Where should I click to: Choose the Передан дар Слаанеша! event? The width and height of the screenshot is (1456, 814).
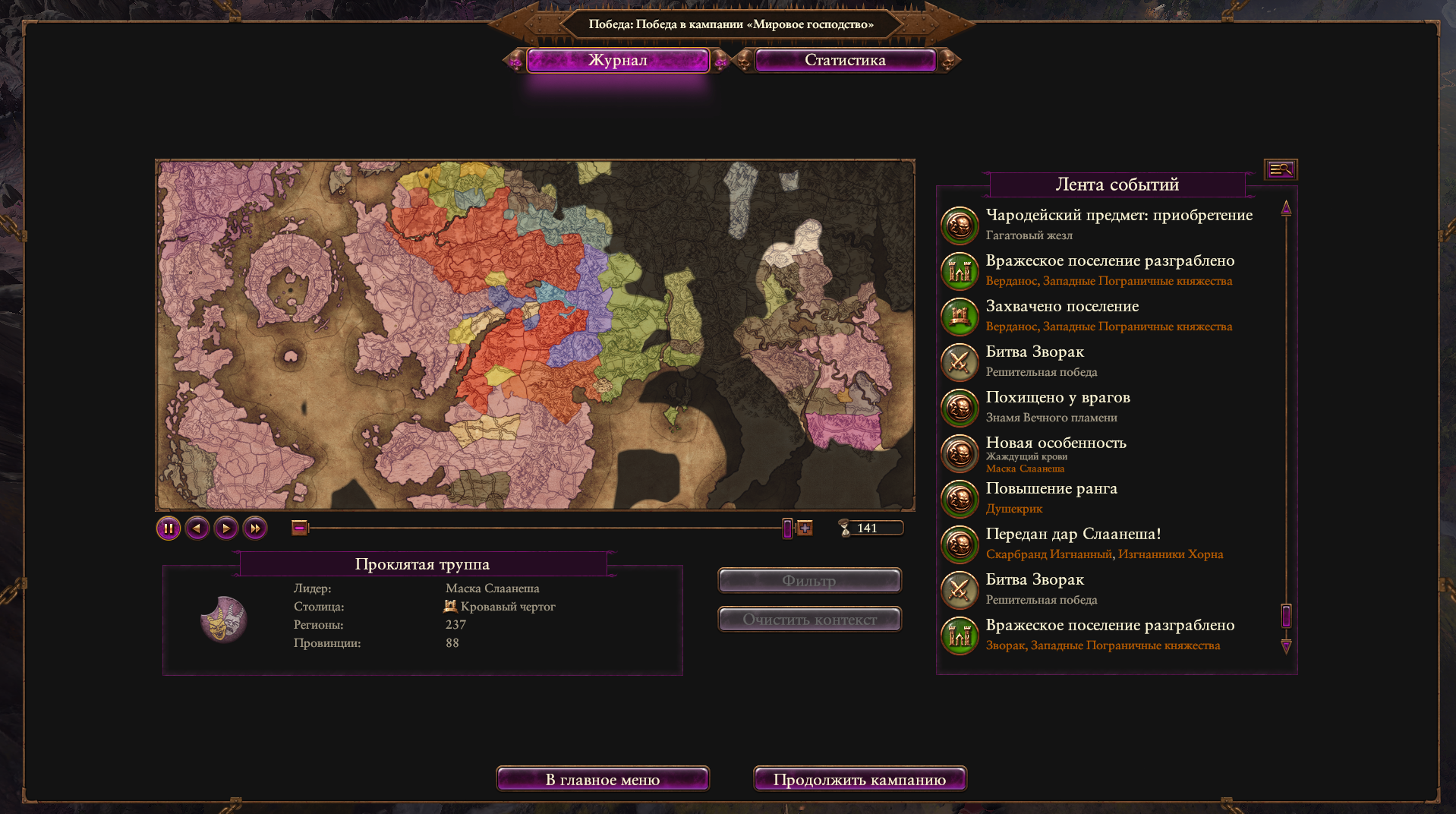tap(1073, 535)
